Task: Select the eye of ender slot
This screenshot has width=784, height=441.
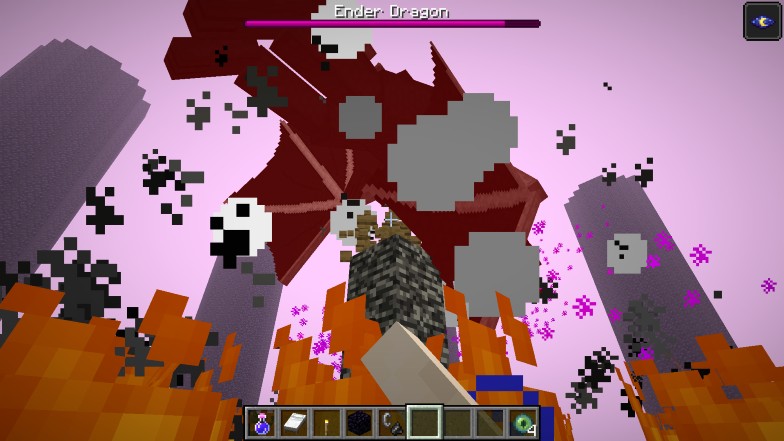Action: [521, 423]
